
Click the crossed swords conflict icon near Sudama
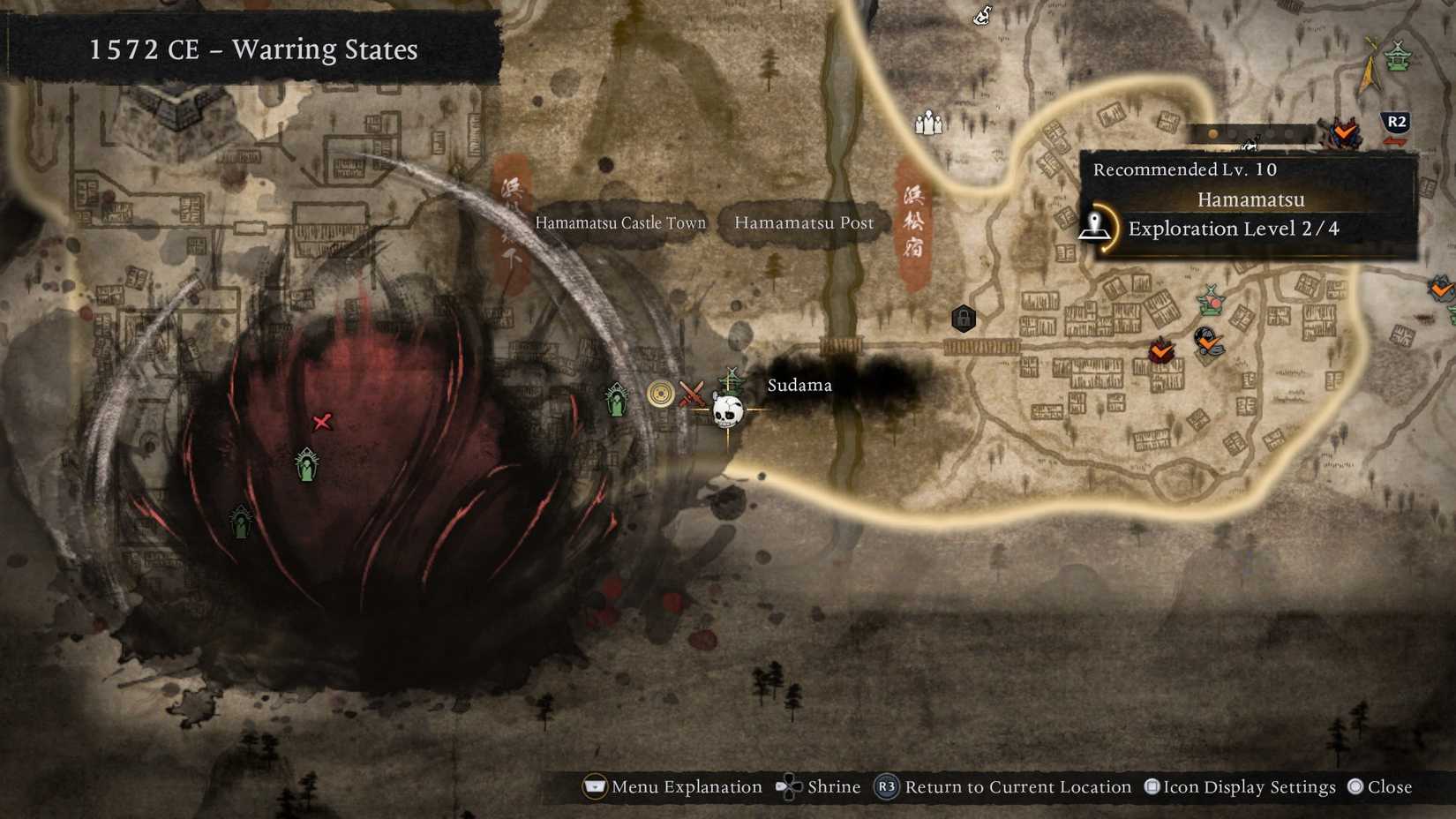click(693, 394)
